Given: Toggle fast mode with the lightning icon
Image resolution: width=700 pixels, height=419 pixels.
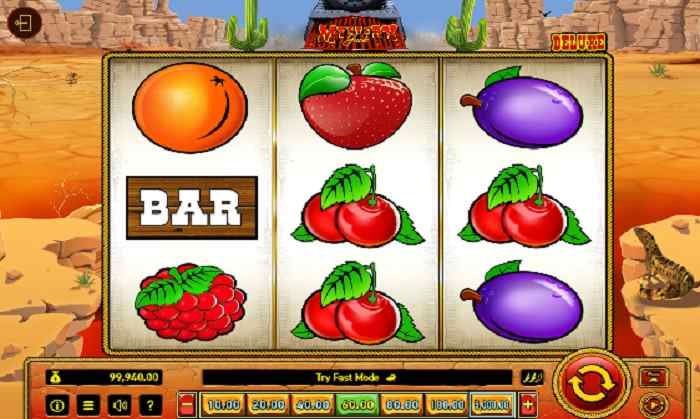Looking at the screenshot, I should point(529,378).
